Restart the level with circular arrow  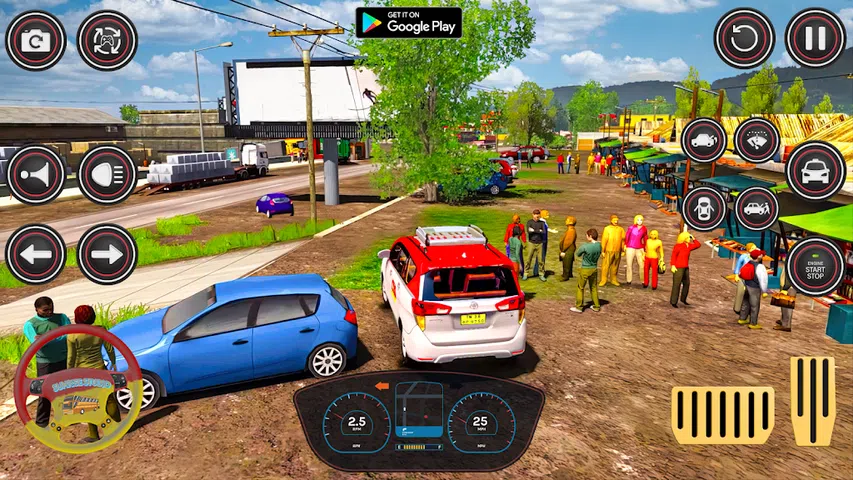point(744,39)
